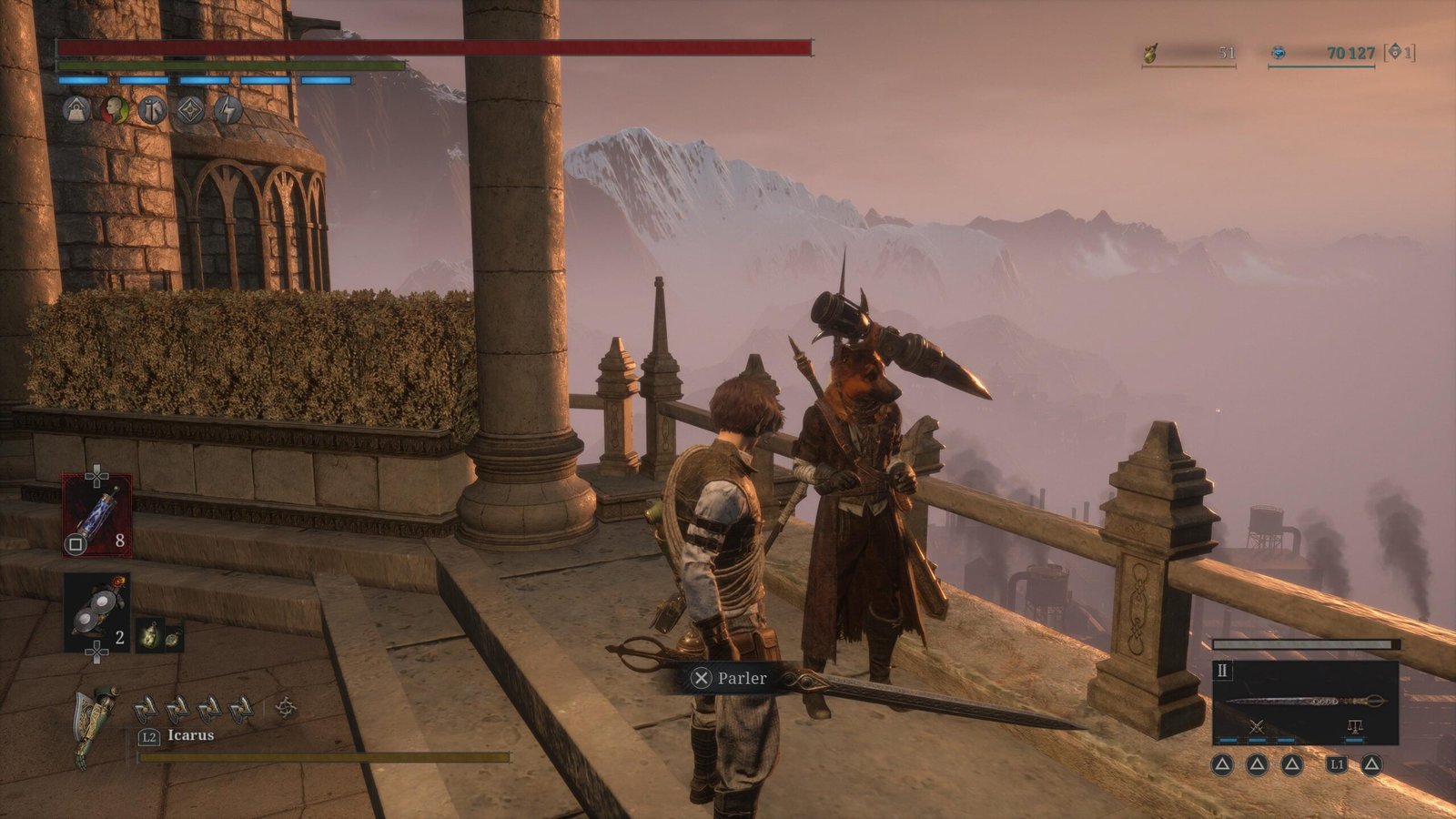
Task: Click the blue anima essence gem icon
Action: pos(1279,54)
